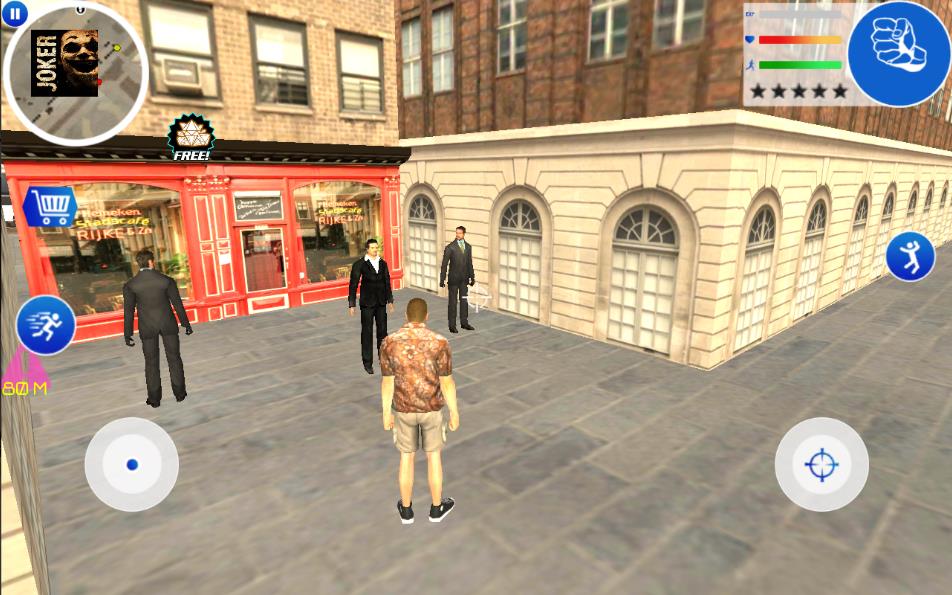This screenshot has height=595, width=952.
Task: Pause the game with the pause button
Action: (15, 13)
